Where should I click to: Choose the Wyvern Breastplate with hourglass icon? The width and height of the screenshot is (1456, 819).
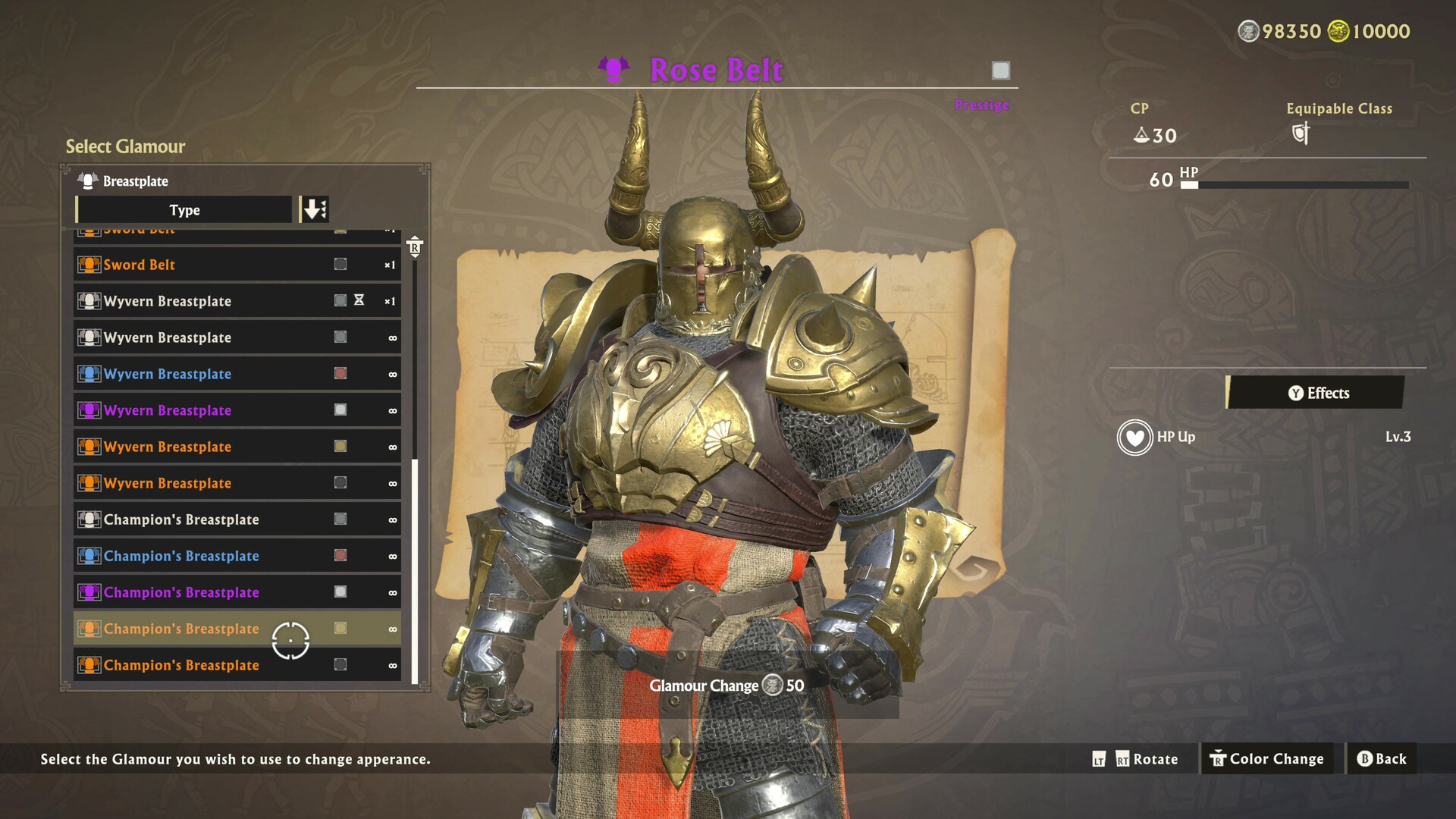point(237,301)
